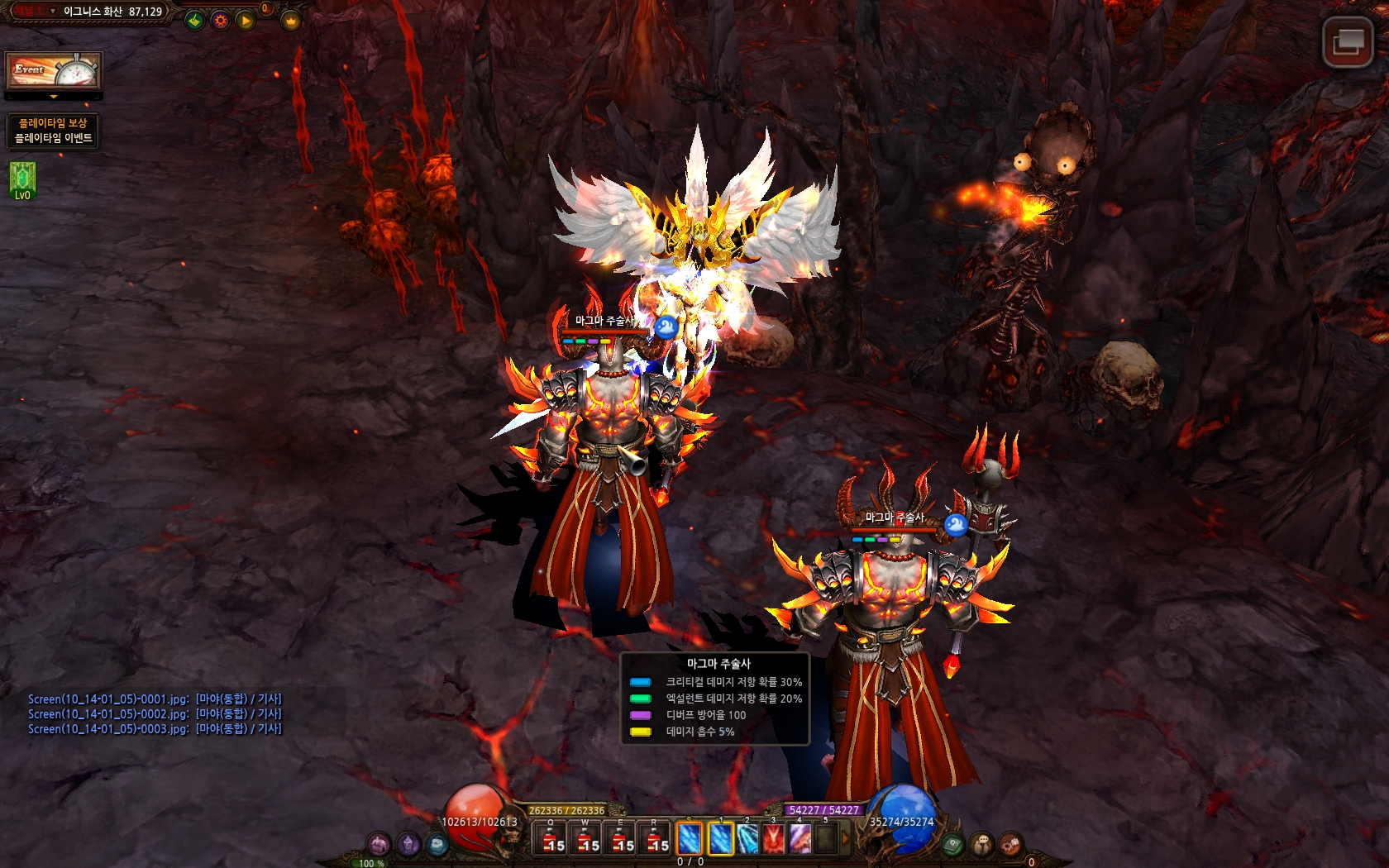Use the E slot red potion
Screen dimensions: 1389x868
621,839
